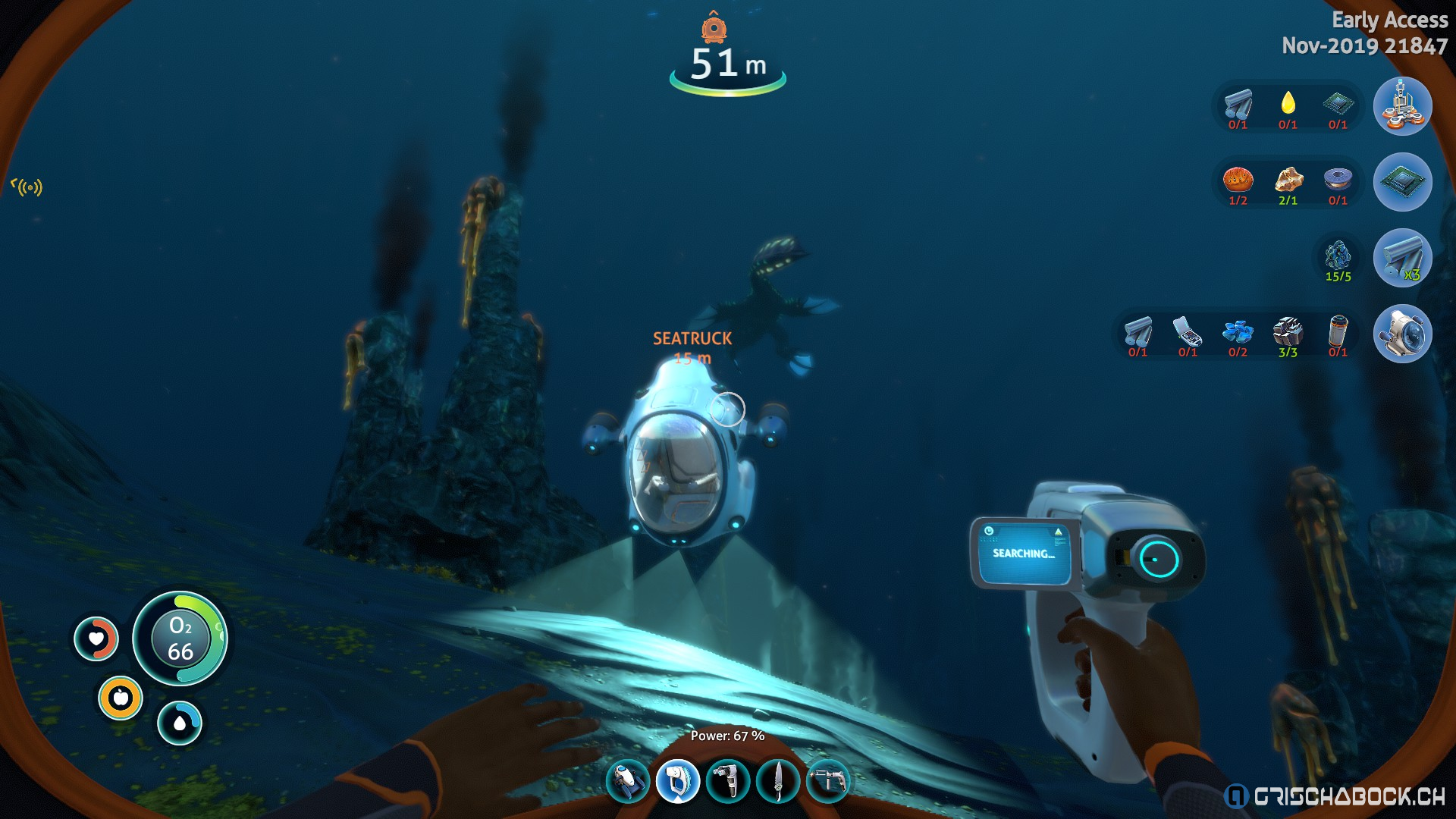The image size is (1456, 819).
Task: Select the pinned titanium ingot x3 recipe
Action: [1402, 258]
